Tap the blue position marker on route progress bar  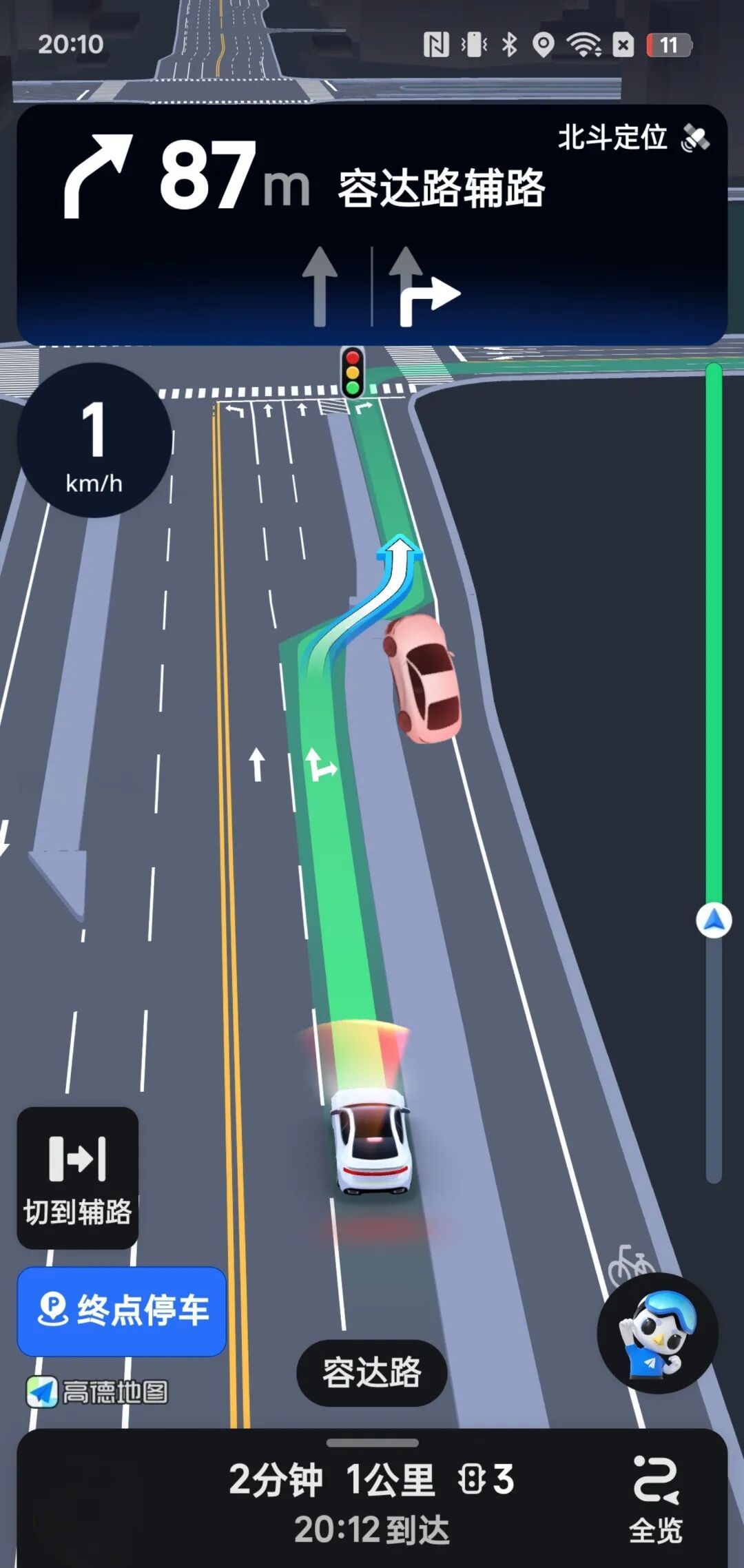714,920
